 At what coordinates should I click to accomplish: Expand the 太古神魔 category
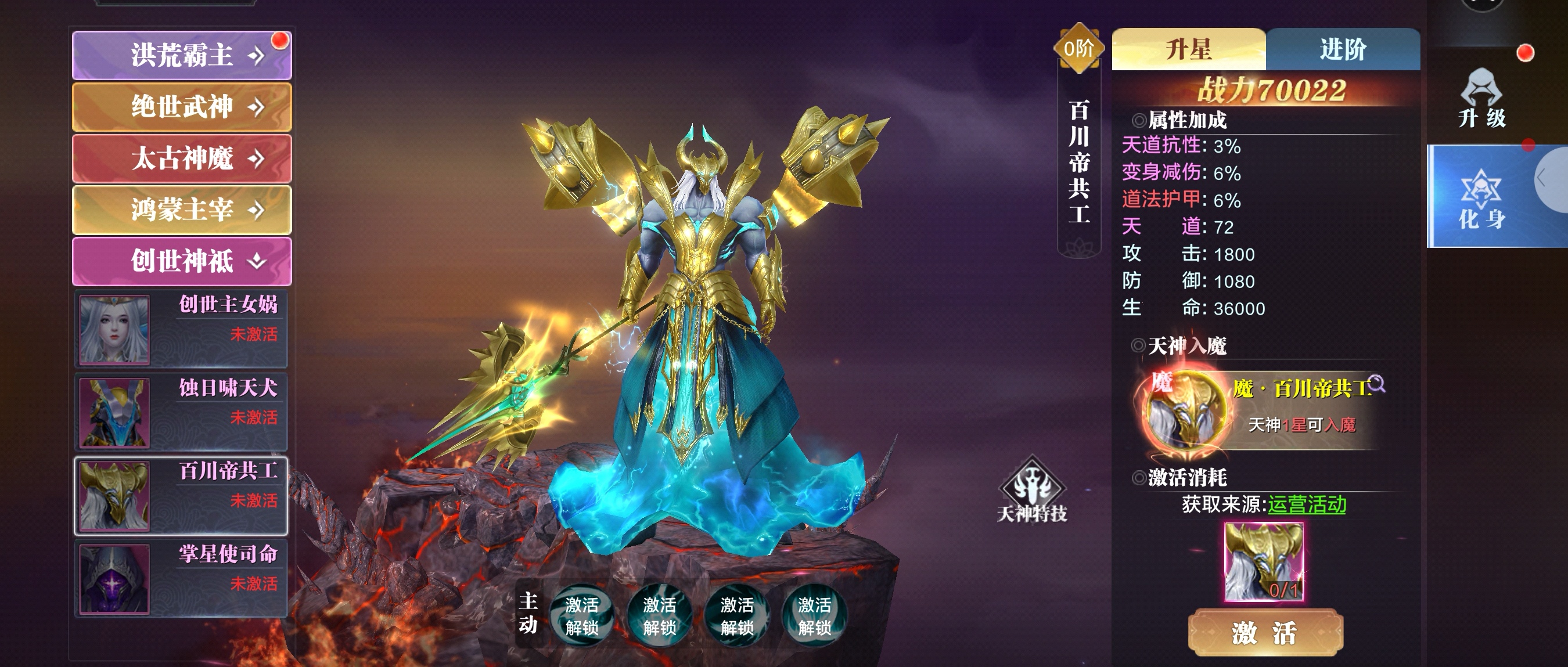pos(181,158)
